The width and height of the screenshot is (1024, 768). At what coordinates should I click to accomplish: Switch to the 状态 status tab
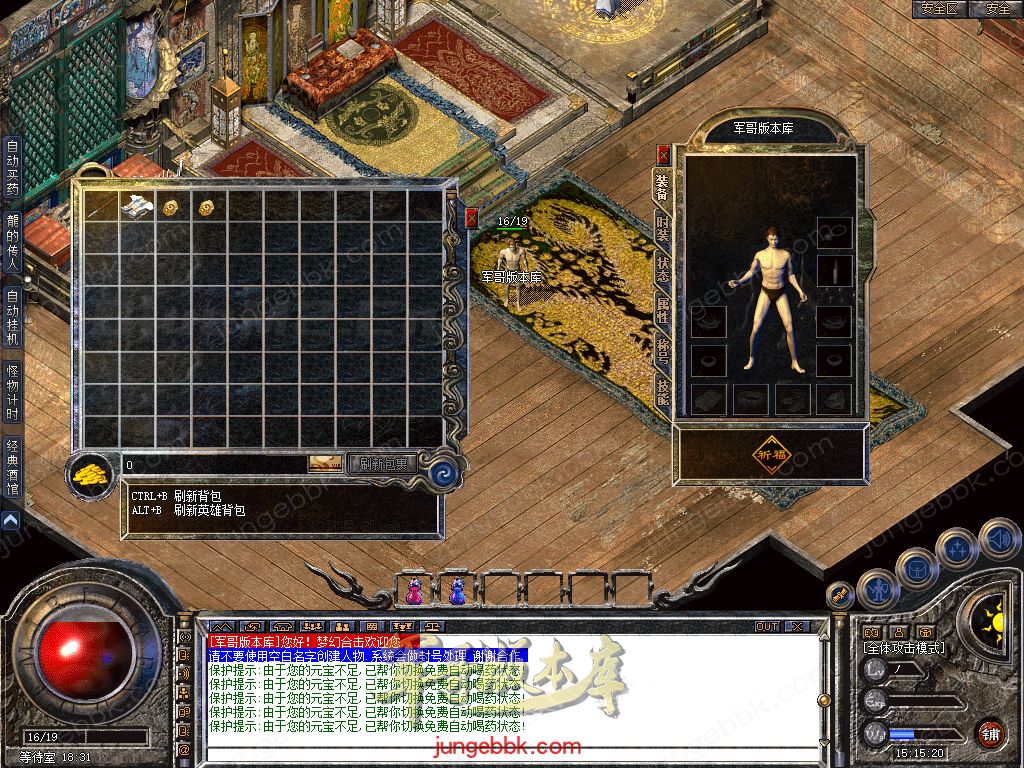tap(663, 269)
